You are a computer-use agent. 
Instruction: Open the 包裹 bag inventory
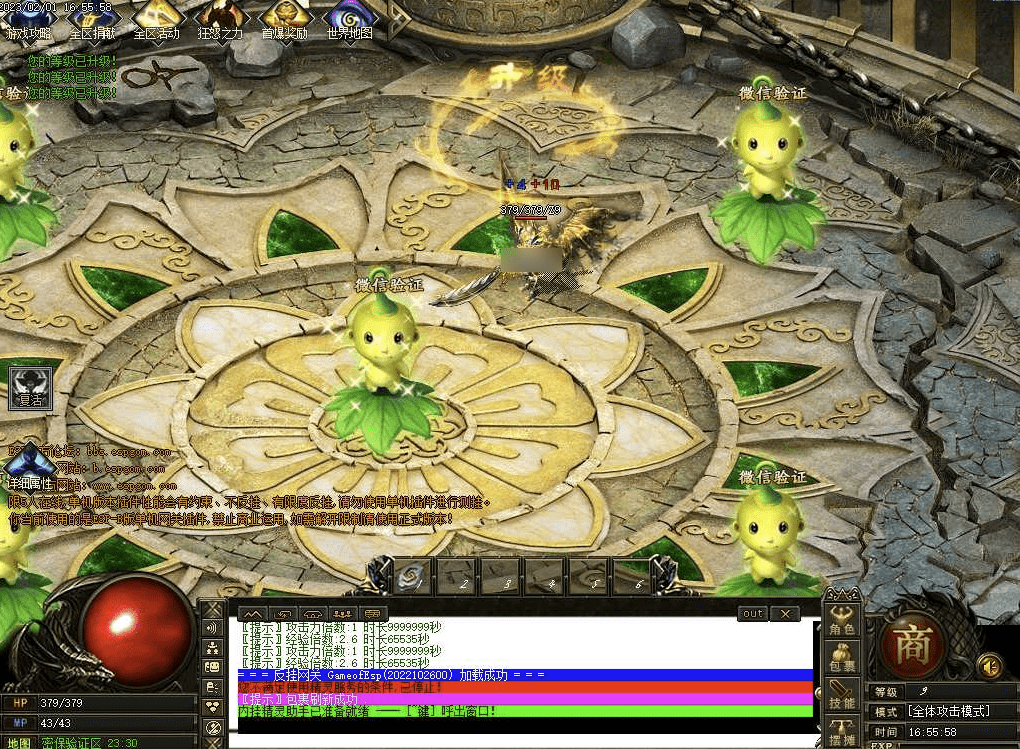[842, 657]
